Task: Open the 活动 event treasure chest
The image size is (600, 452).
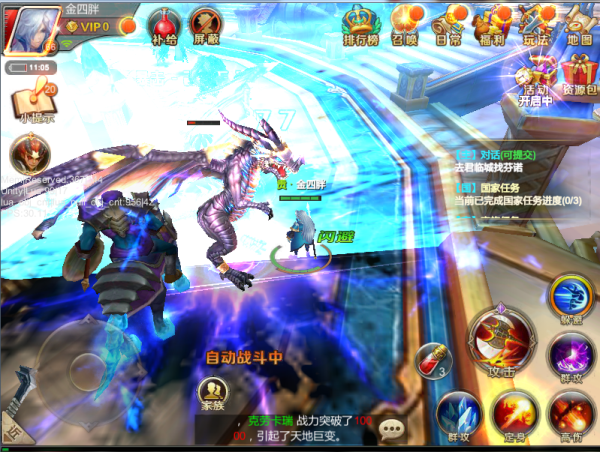Action: point(536,74)
